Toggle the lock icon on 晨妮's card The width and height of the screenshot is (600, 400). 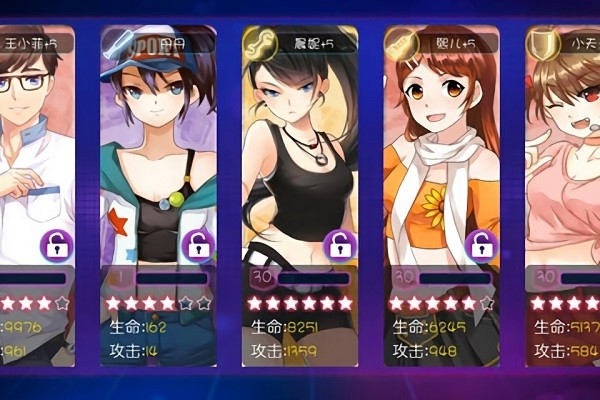(341, 244)
